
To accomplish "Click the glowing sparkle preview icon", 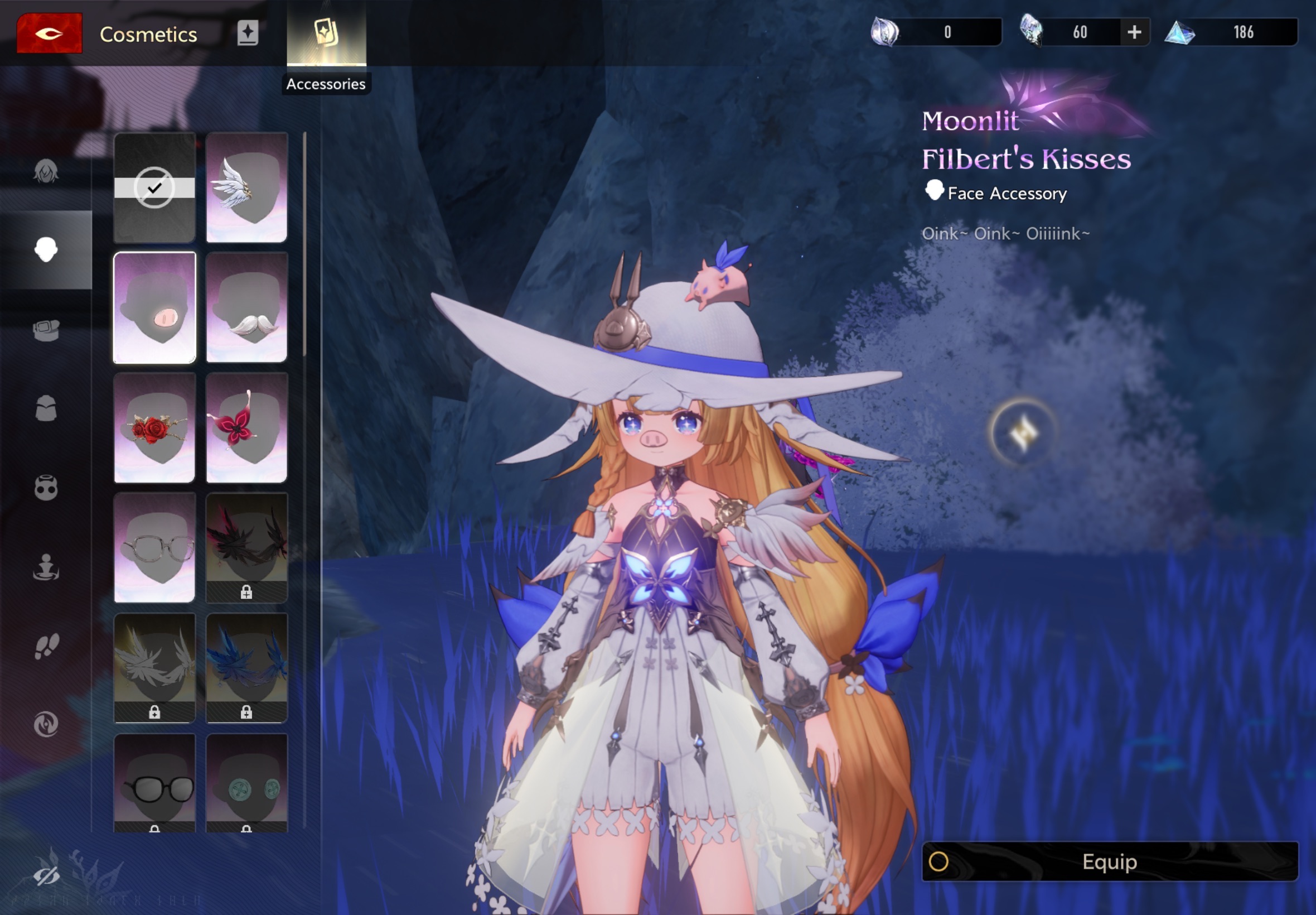I will point(1023,432).
